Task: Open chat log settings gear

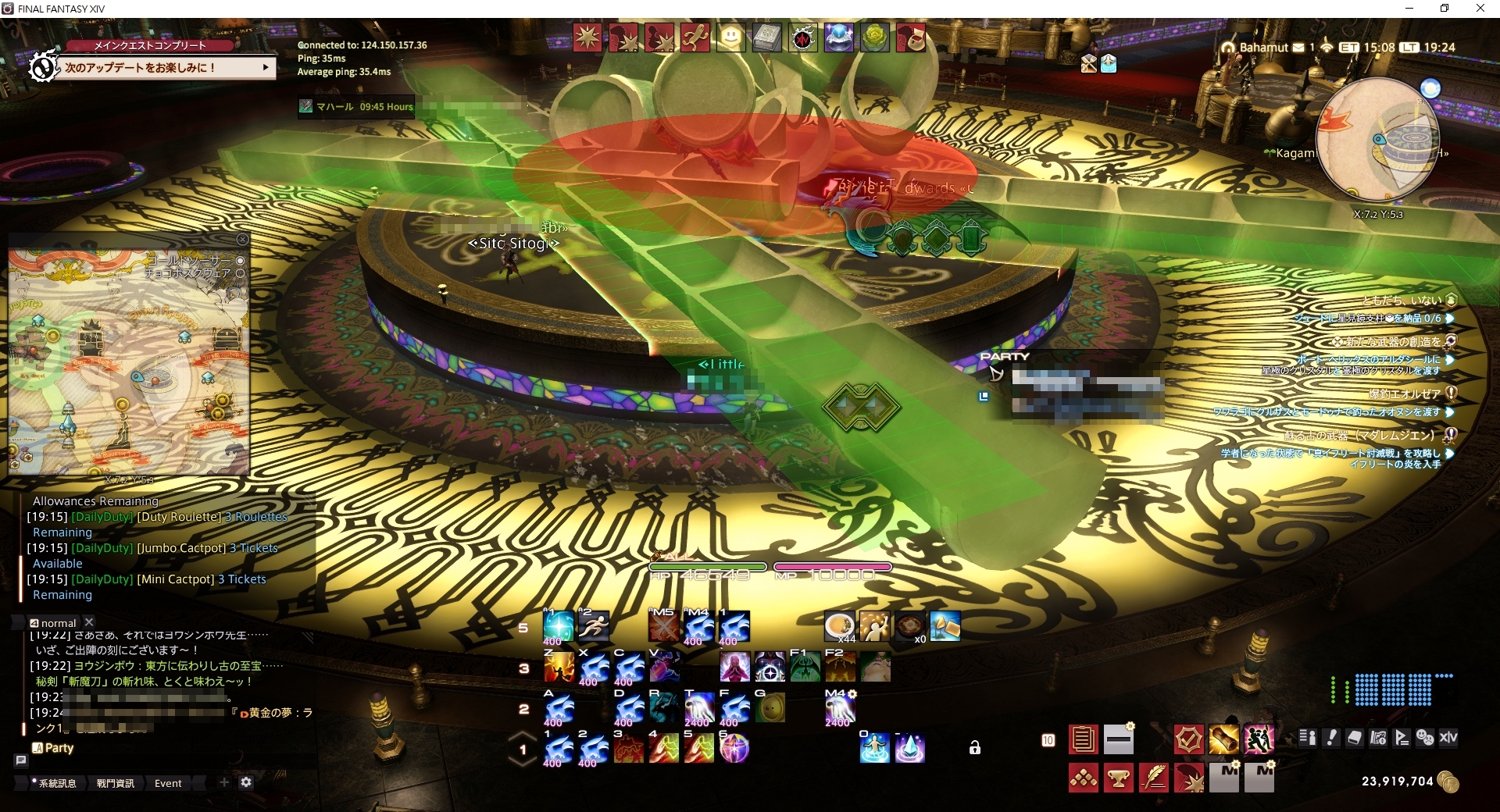Action: click(x=246, y=782)
